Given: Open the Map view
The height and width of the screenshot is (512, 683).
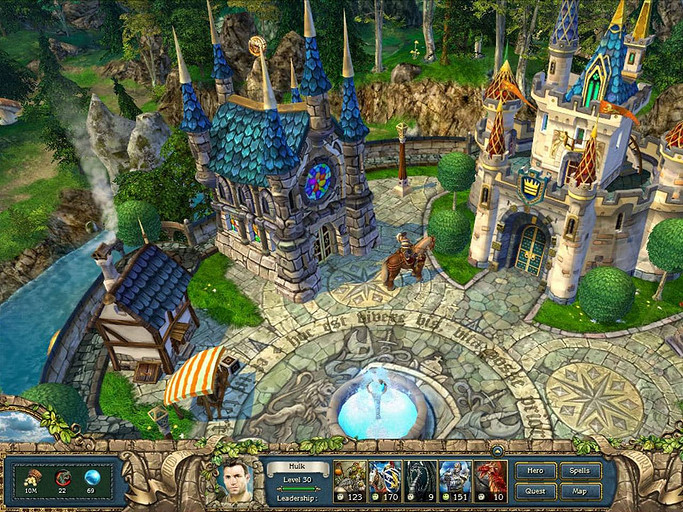Looking at the screenshot, I should (x=581, y=491).
